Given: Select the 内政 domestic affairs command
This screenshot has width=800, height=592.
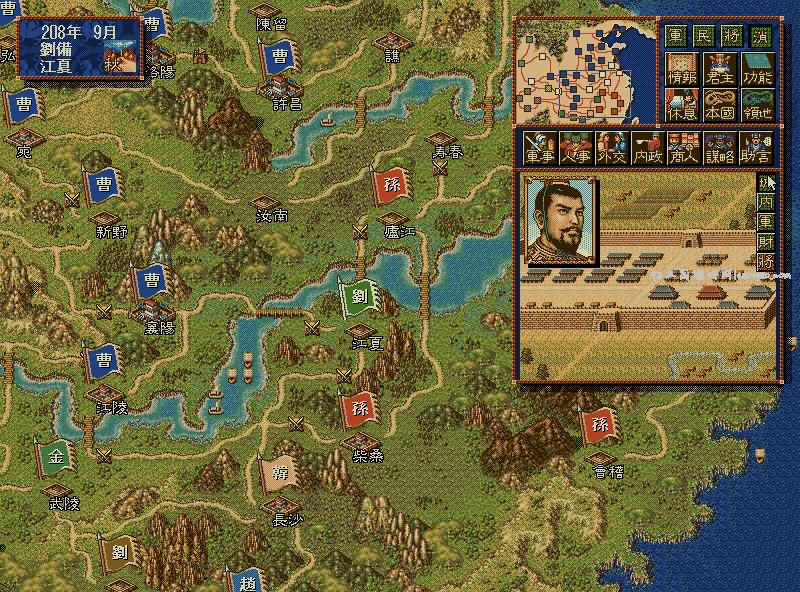Looking at the screenshot, I should pos(646,149).
